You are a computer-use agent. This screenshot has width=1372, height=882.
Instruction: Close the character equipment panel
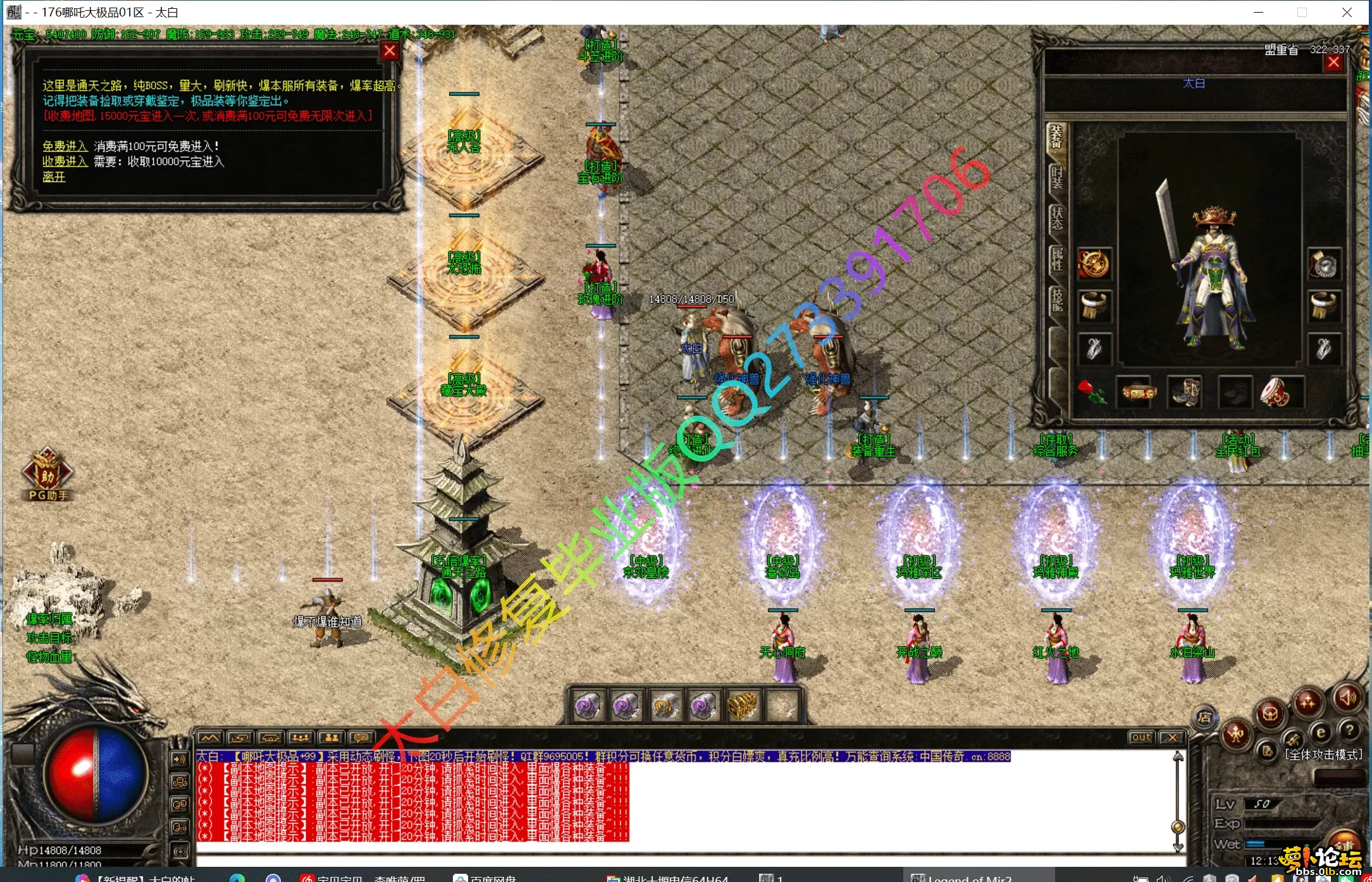(x=1333, y=62)
